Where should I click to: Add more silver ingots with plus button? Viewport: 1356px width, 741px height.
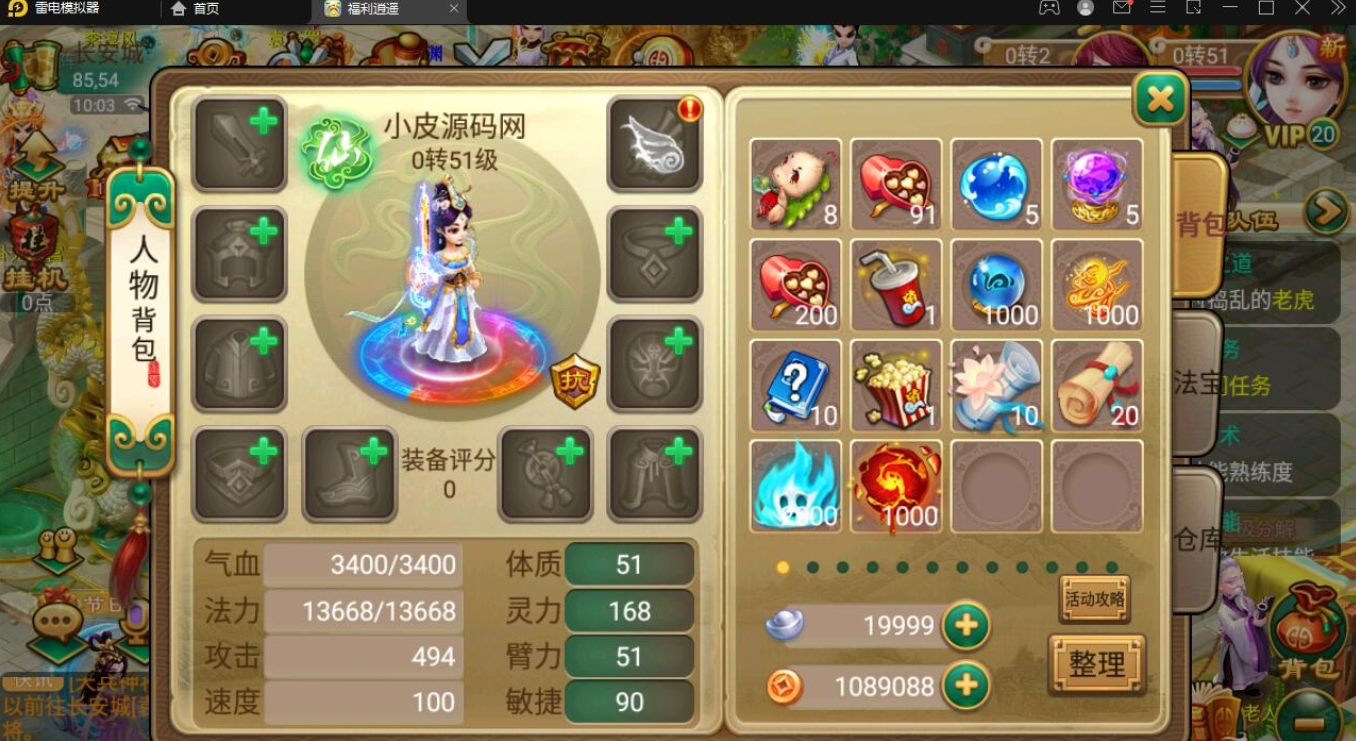[966, 626]
